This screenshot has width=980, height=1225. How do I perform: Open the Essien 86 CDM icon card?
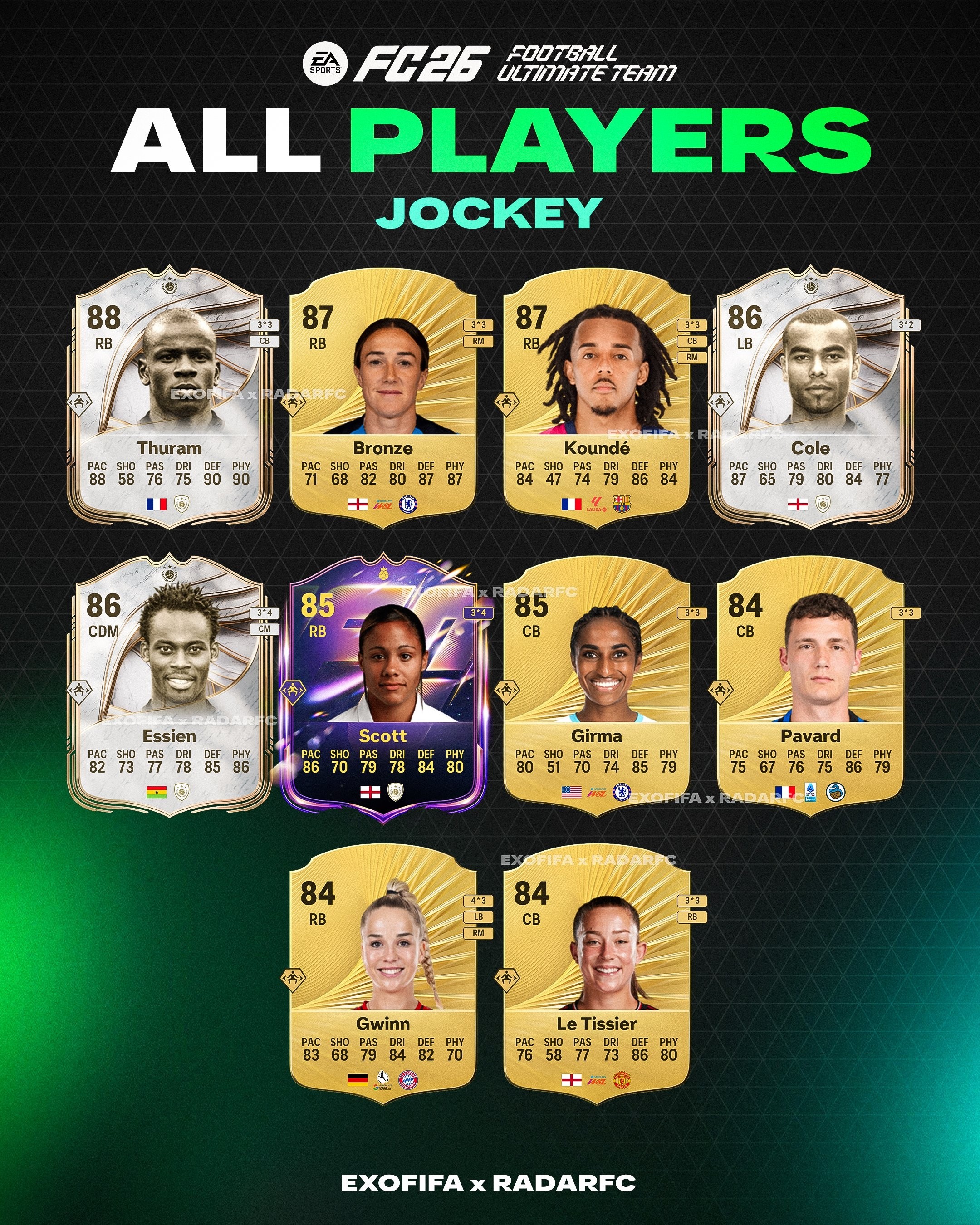pos(169,686)
